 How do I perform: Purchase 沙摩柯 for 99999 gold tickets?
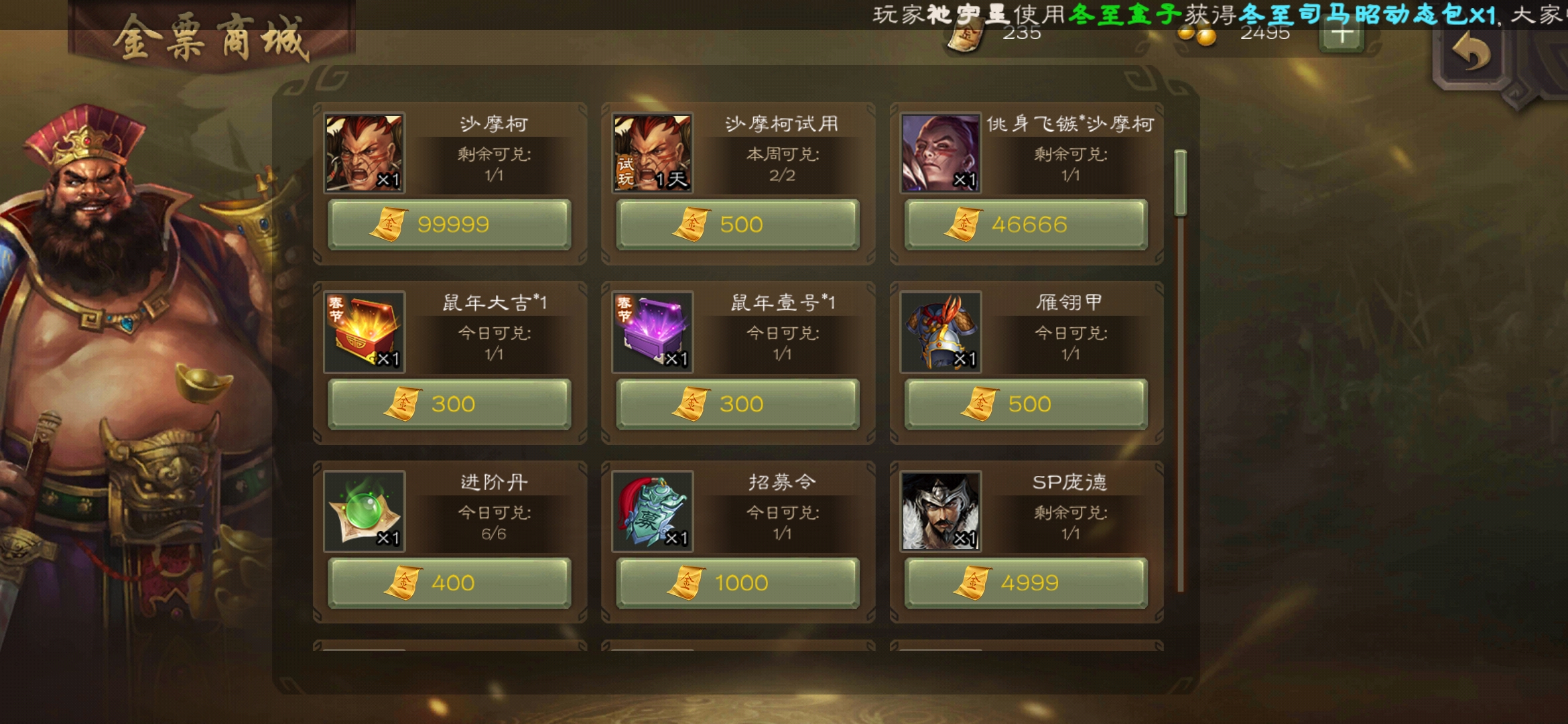tap(449, 225)
